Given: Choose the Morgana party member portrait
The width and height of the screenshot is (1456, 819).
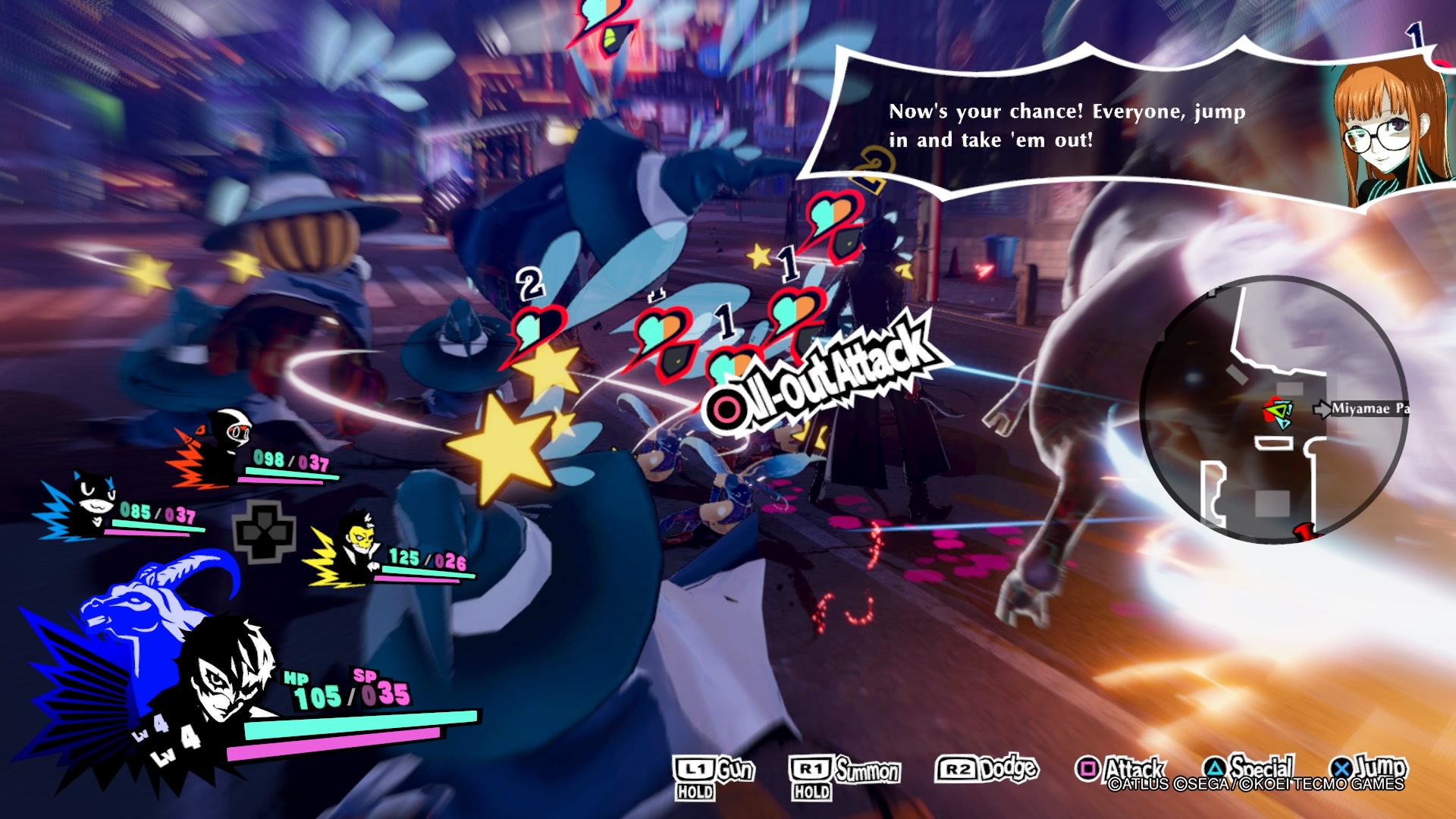Looking at the screenshot, I should point(94,502).
